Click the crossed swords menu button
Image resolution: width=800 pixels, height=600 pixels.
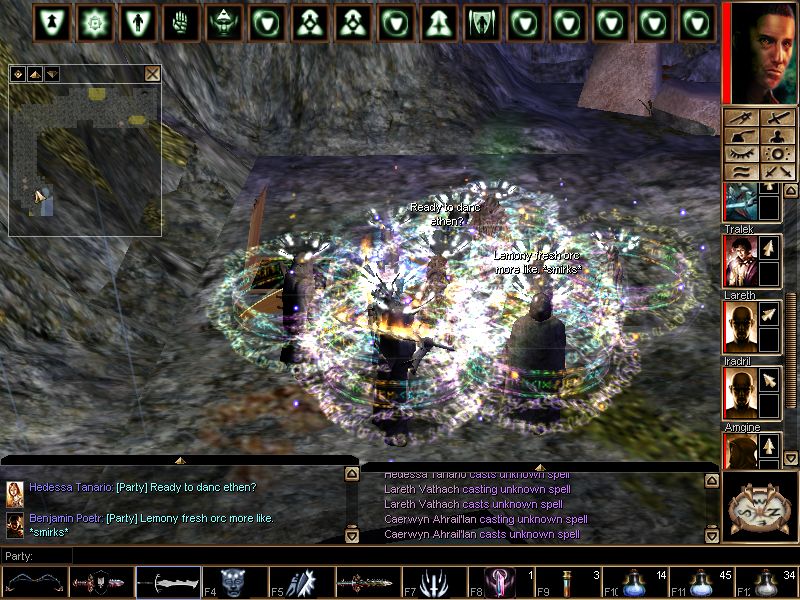pos(776,172)
